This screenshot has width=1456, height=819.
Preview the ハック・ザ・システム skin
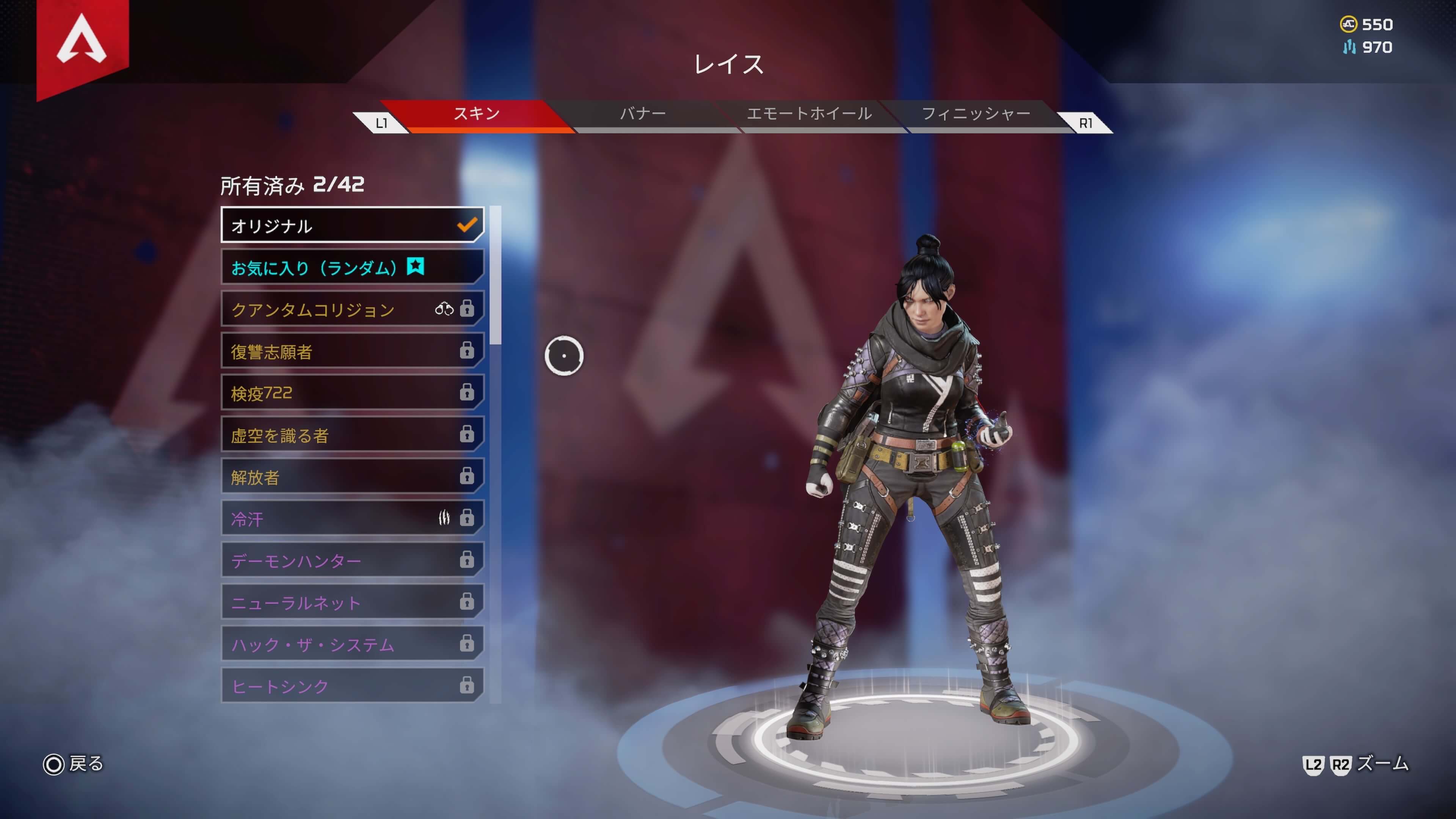point(351,644)
